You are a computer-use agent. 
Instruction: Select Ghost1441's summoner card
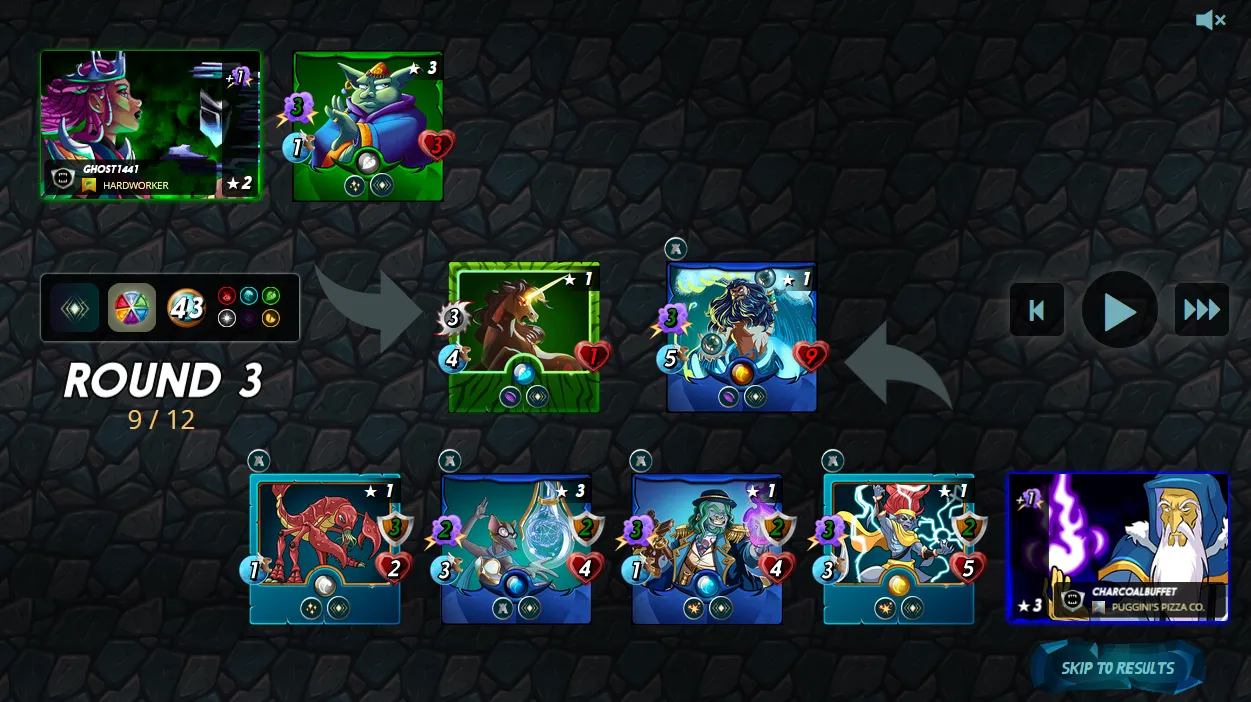pos(150,124)
